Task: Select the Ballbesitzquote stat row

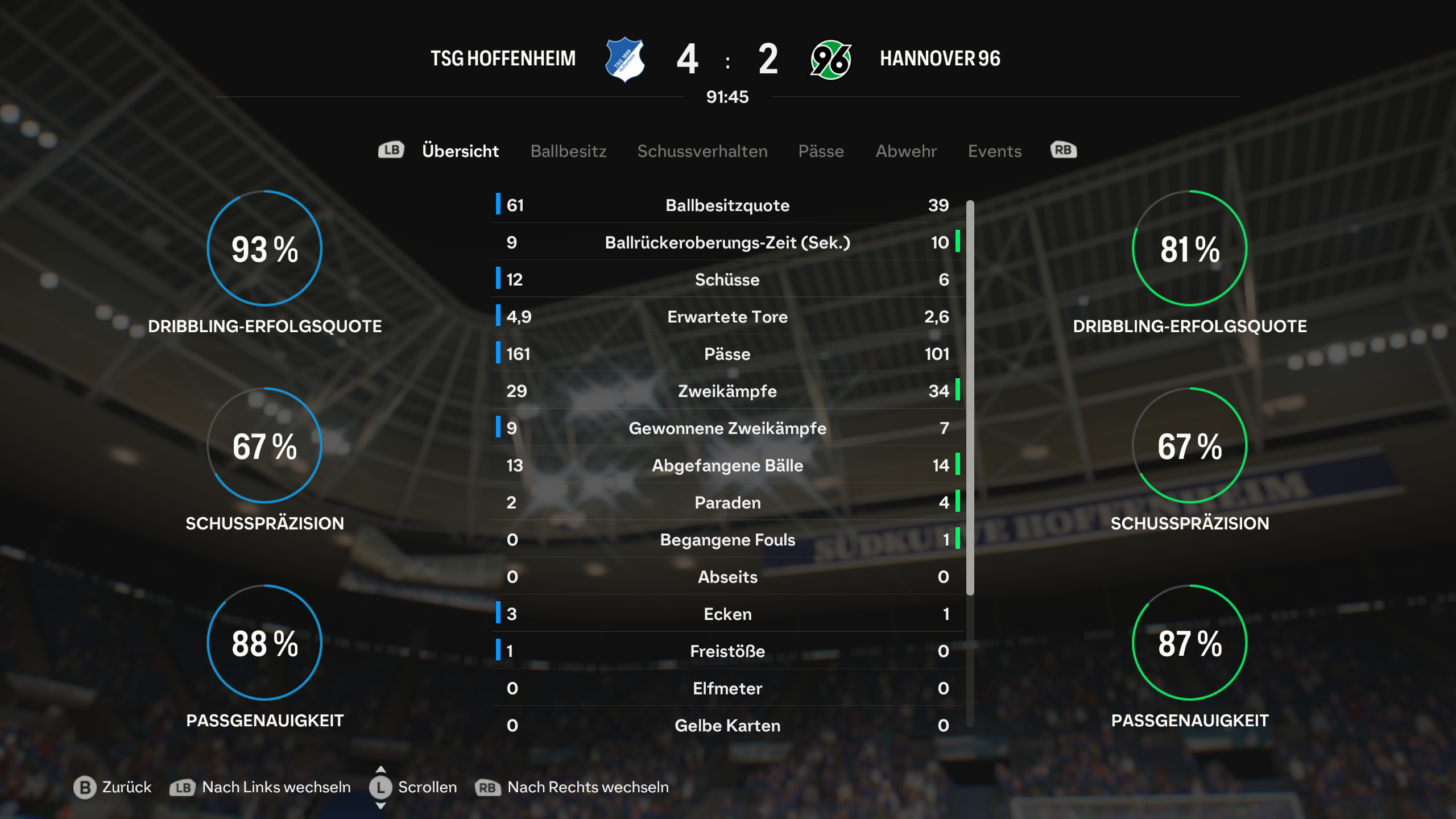Action: (x=727, y=205)
